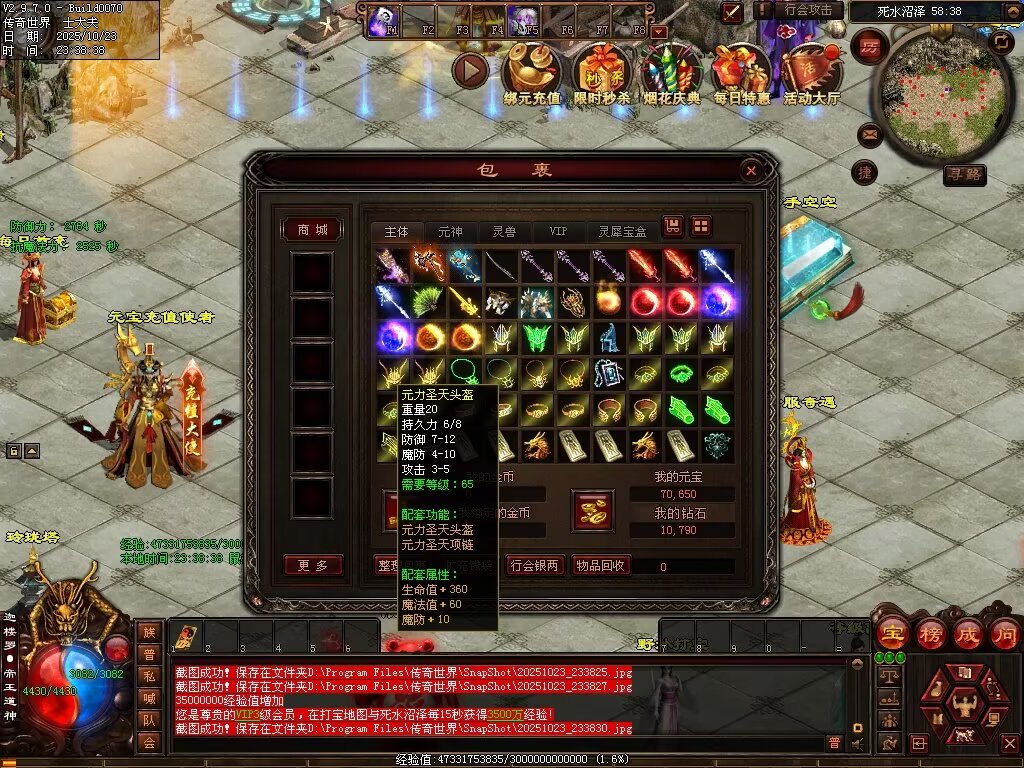Select the 灵犀宝盒 tab
Image resolution: width=1024 pixels, height=768 pixels.
coord(622,231)
